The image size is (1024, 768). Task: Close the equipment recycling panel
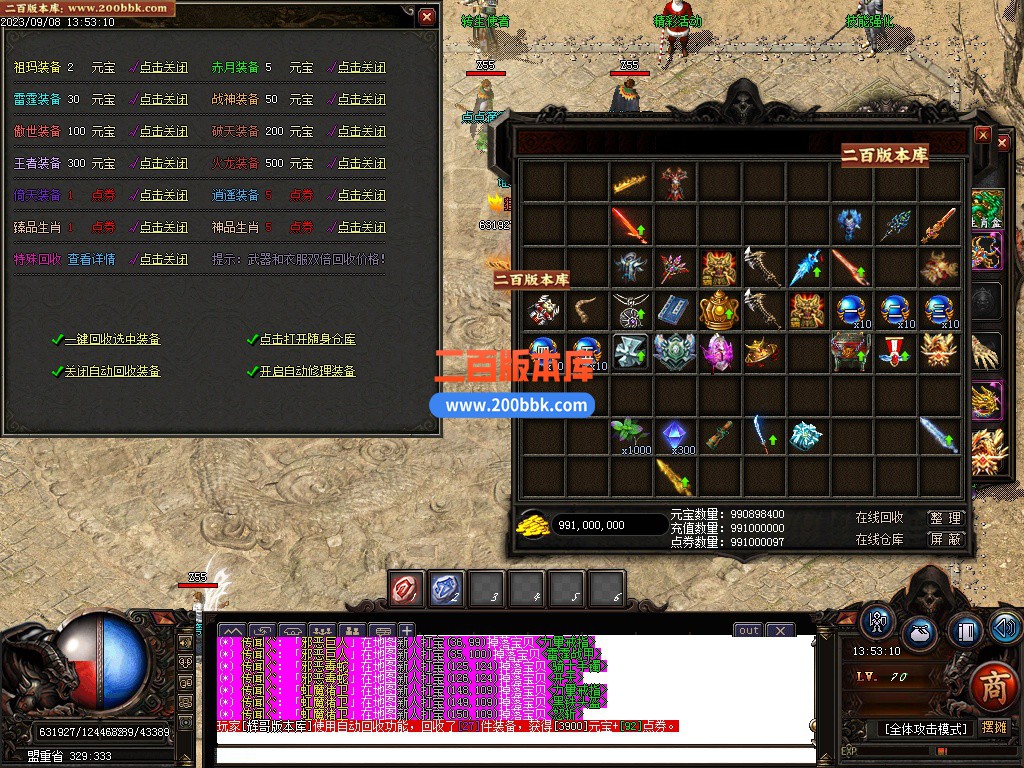[x=427, y=16]
